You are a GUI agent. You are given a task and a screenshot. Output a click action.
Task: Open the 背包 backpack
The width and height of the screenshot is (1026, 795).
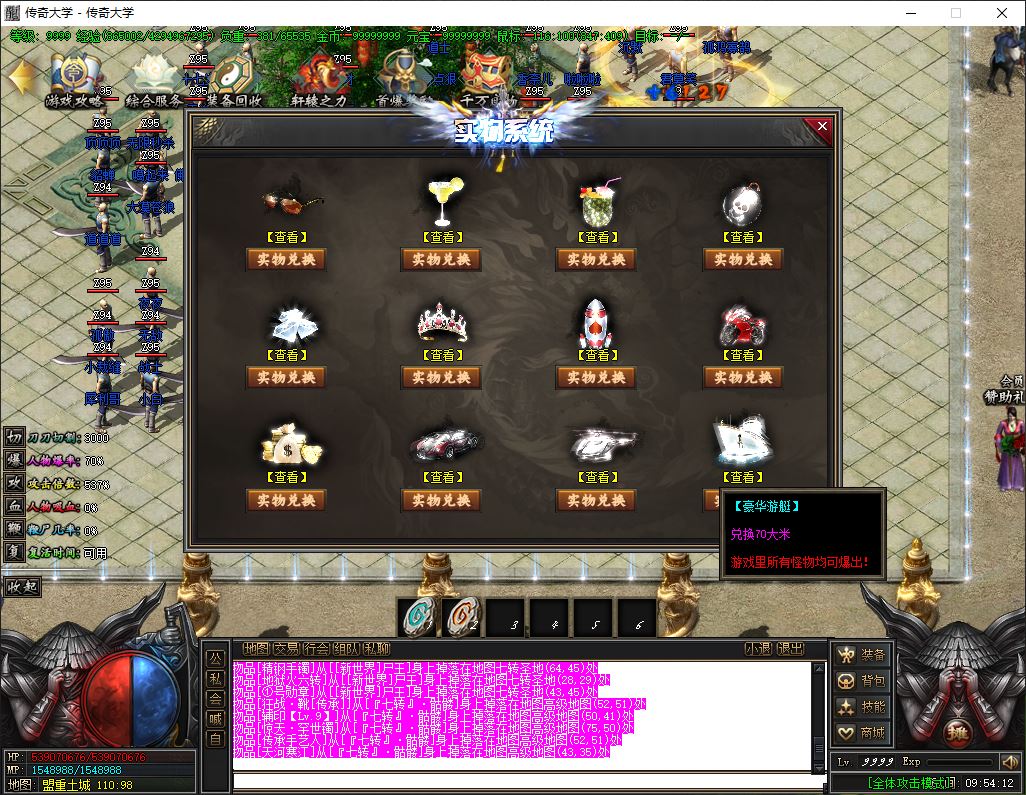click(x=862, y=681)
